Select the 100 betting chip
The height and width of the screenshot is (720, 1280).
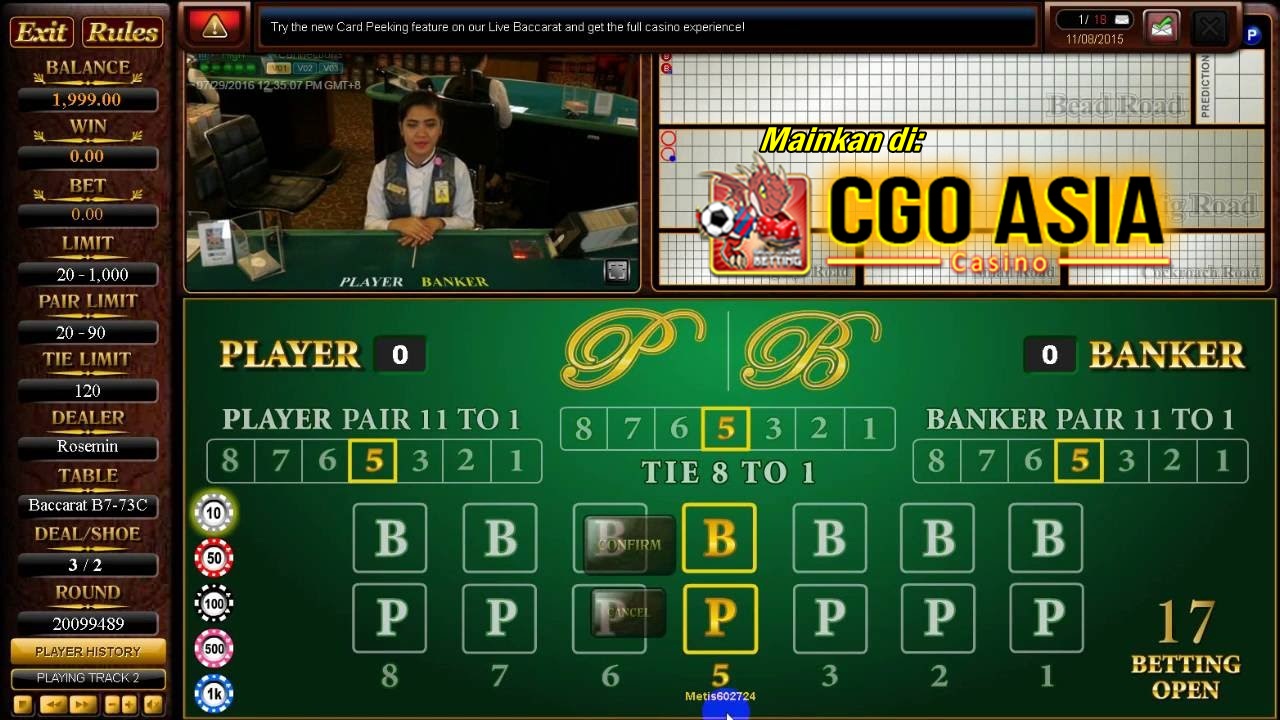214,603
